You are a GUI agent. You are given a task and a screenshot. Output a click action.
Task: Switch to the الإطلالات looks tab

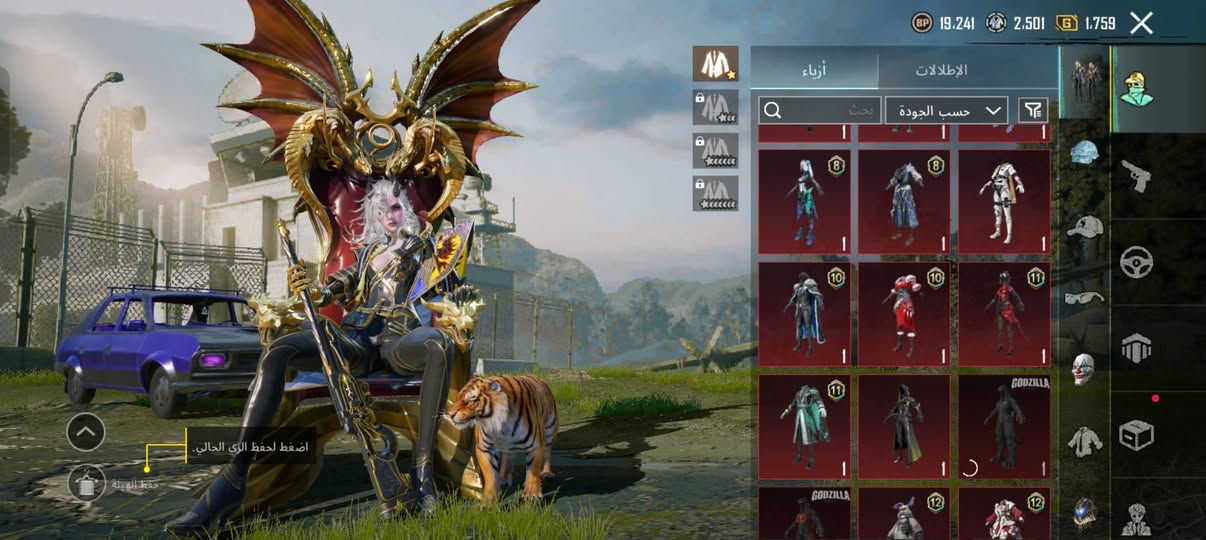pyautogui.click(x=942, y=70)
